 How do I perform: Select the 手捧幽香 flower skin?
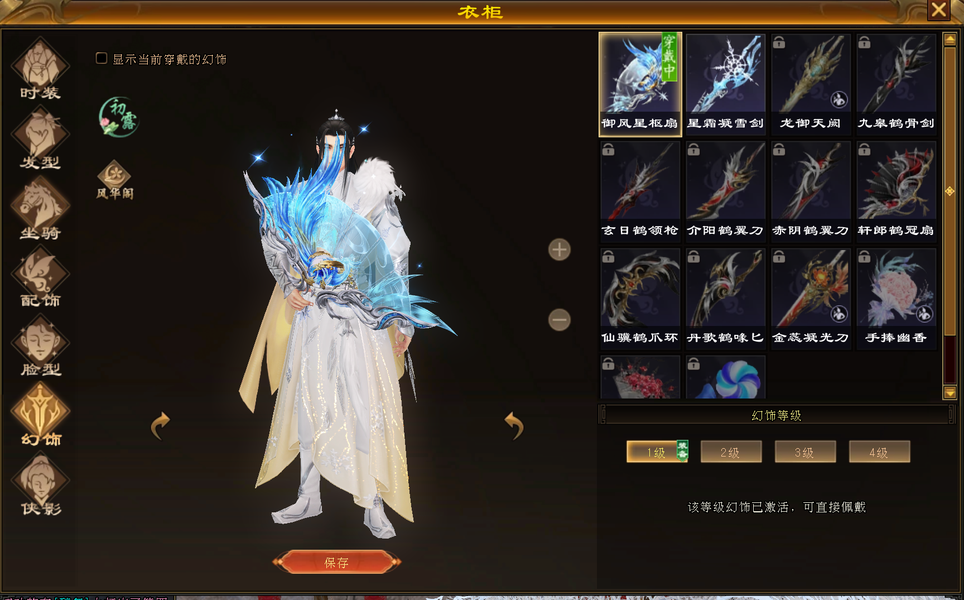click(896, 297)
